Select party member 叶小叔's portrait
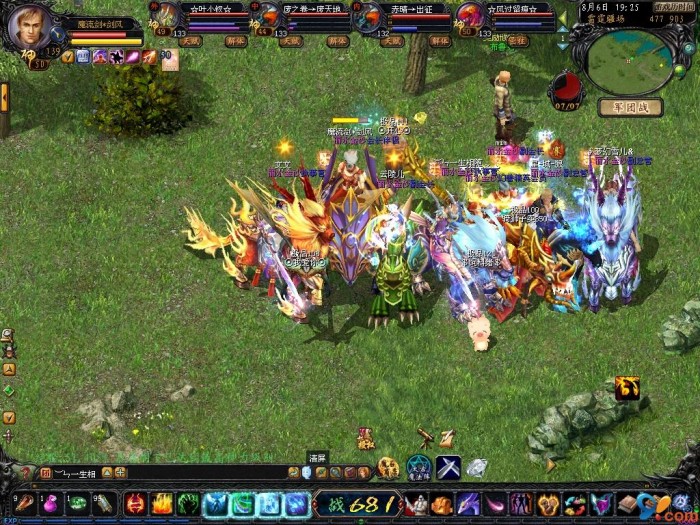This screenshot has height=525, width=700. tap(169, 15)
